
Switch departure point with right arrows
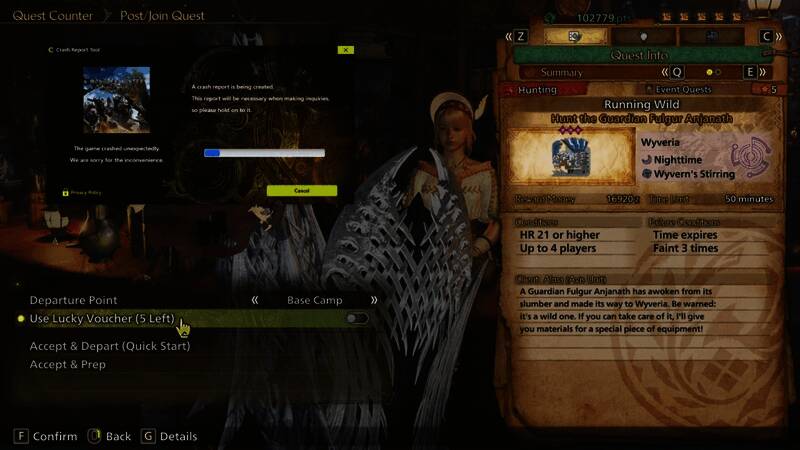pyautogui.click(x=375, y=300)
